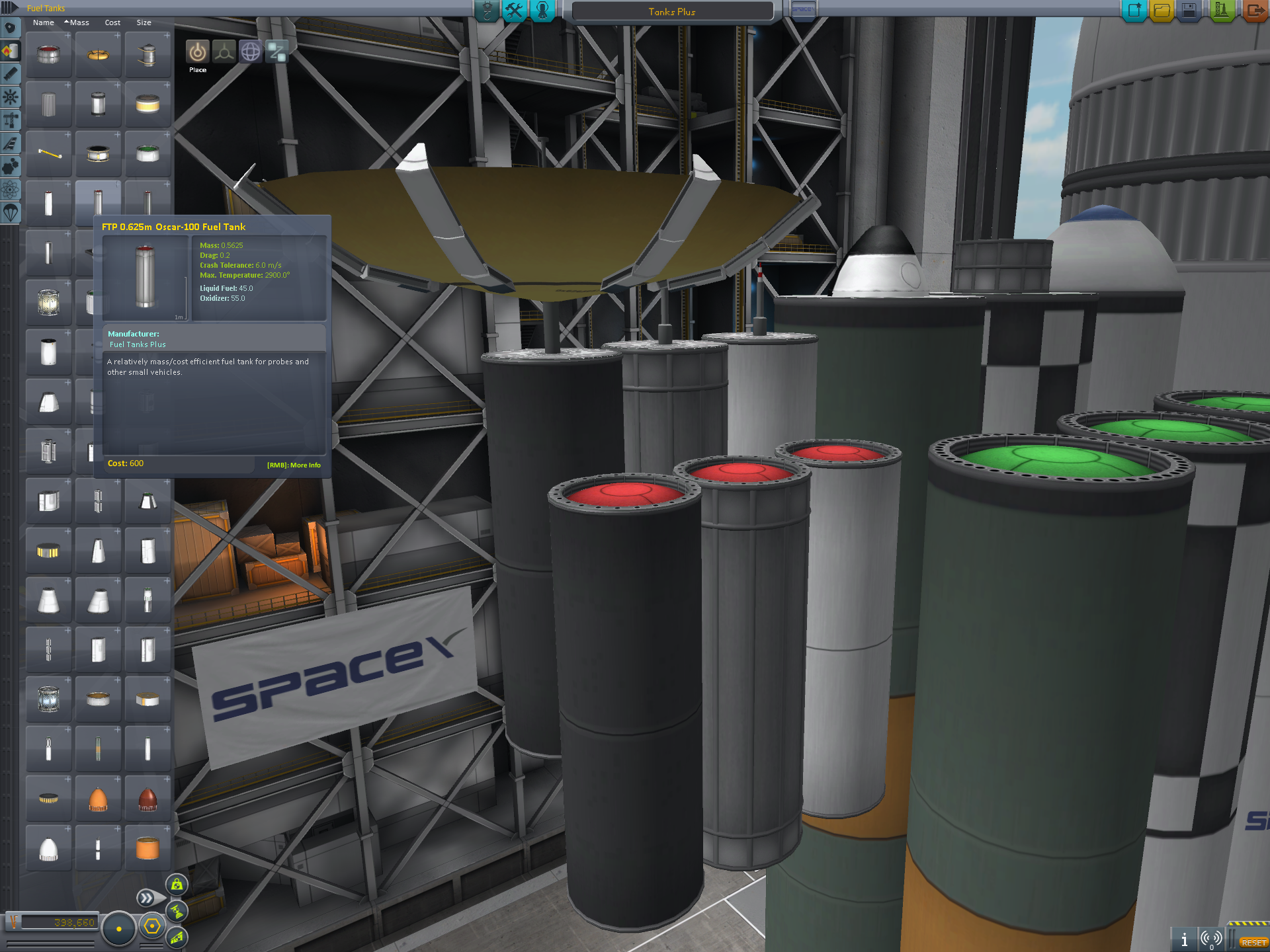Select the Science parts category atom icon
Viewport: 1270px width, 952px height.
(x=10, y=190)
